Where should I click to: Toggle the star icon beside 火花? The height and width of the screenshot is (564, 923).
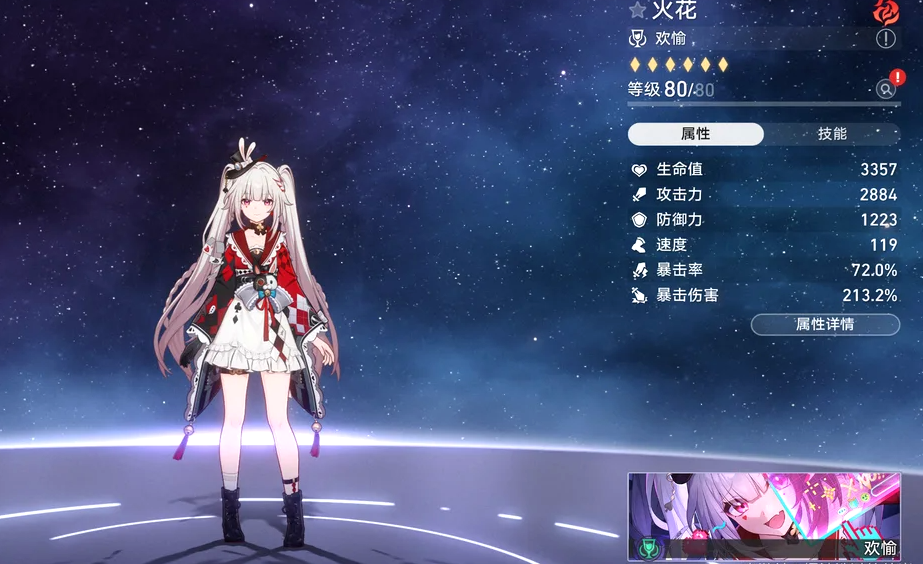(x=638, y=10)
